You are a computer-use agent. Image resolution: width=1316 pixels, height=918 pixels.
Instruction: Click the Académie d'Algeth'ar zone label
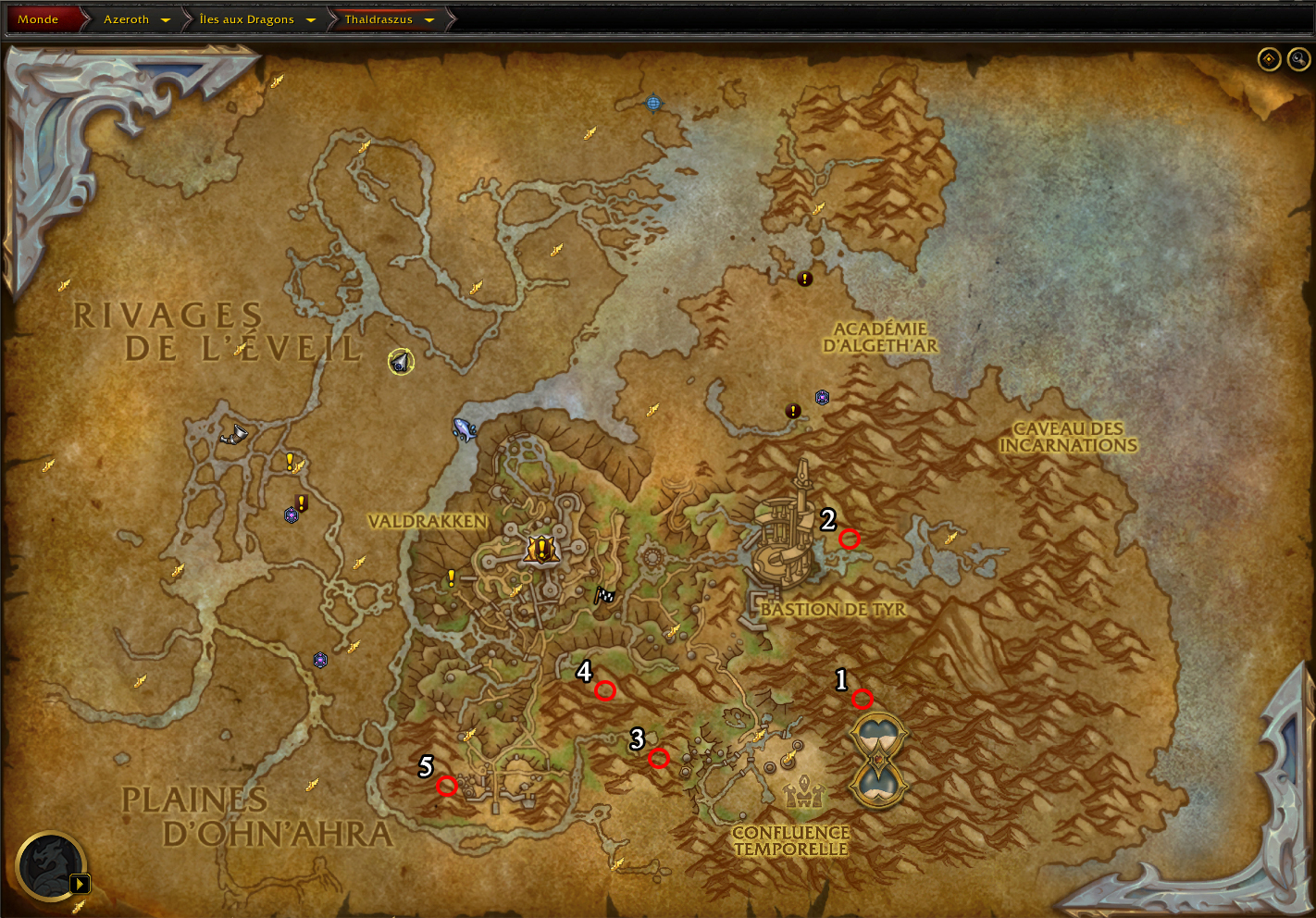click(880, 337)
